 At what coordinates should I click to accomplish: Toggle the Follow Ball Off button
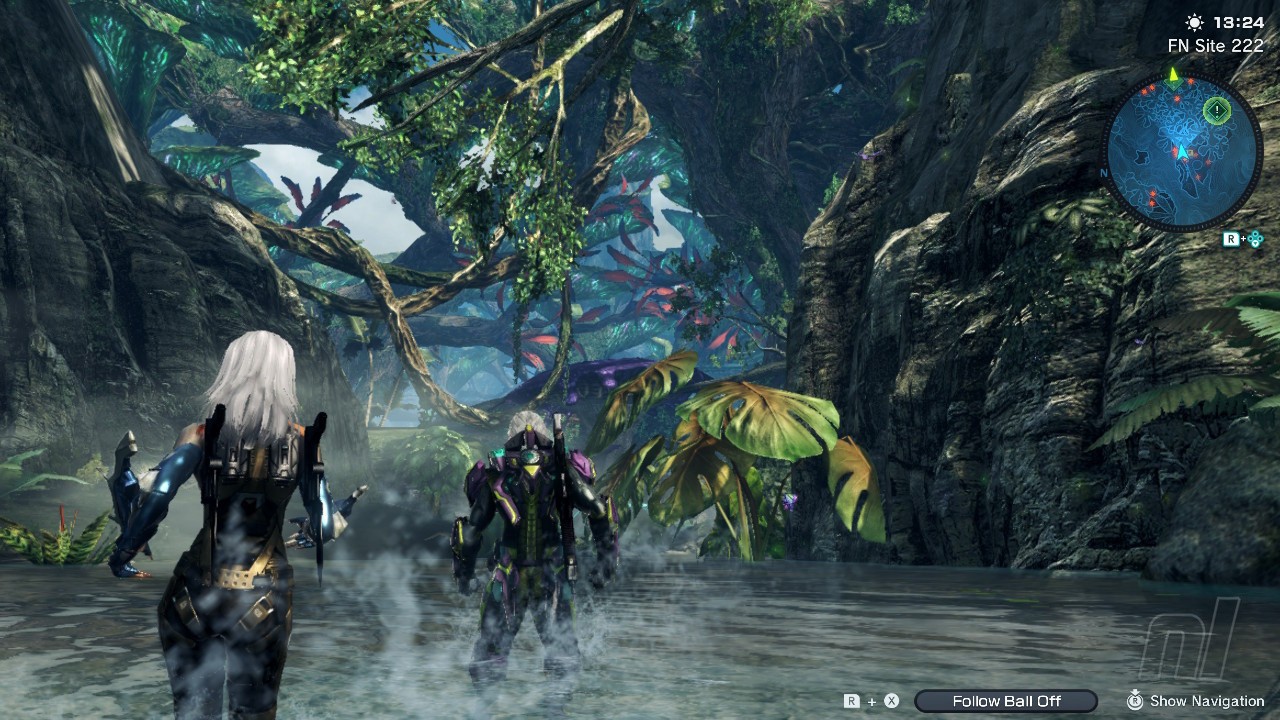[x=1006, y=701]
